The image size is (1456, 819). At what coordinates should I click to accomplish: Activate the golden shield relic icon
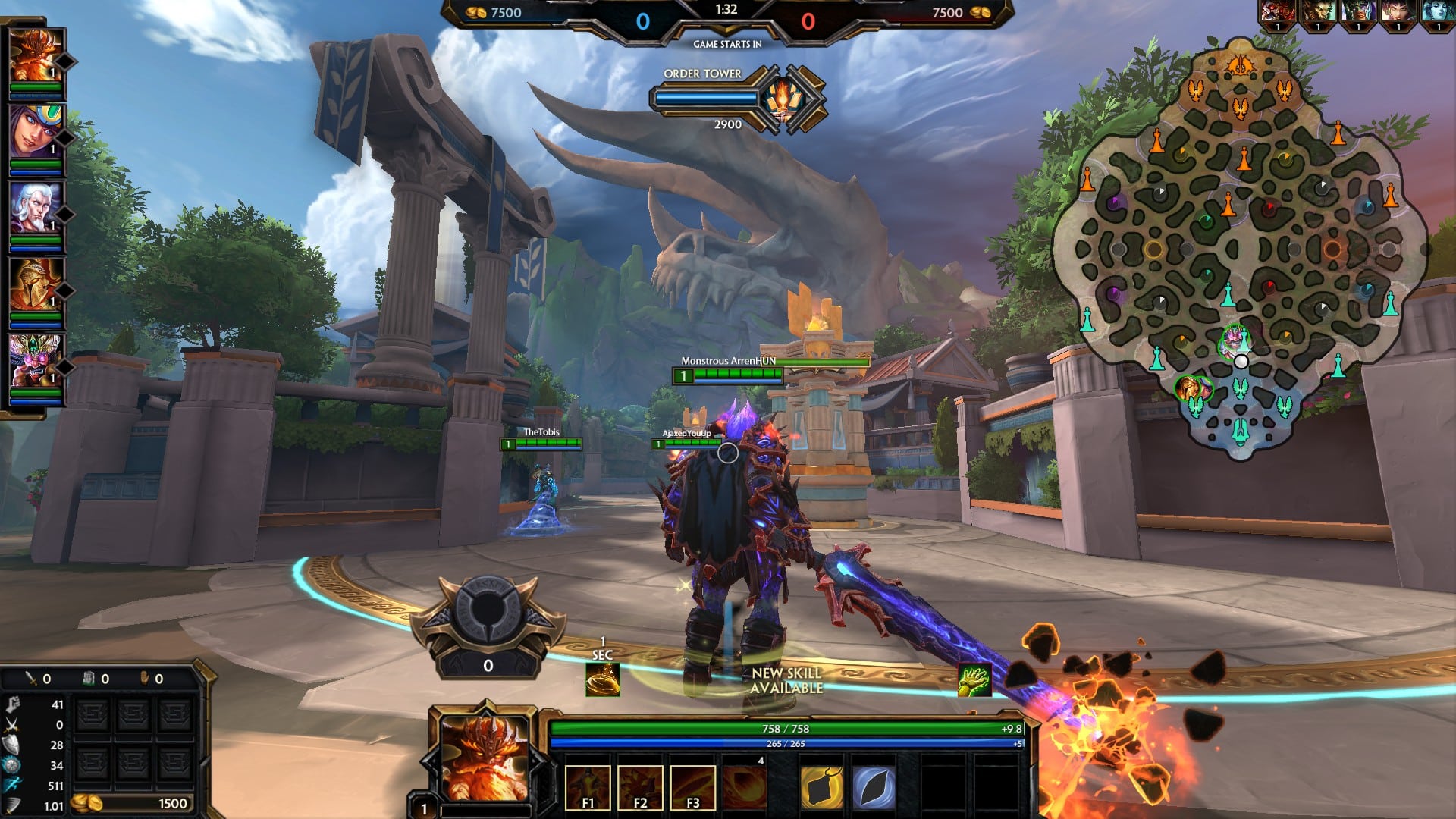click(x=823, y=789)
